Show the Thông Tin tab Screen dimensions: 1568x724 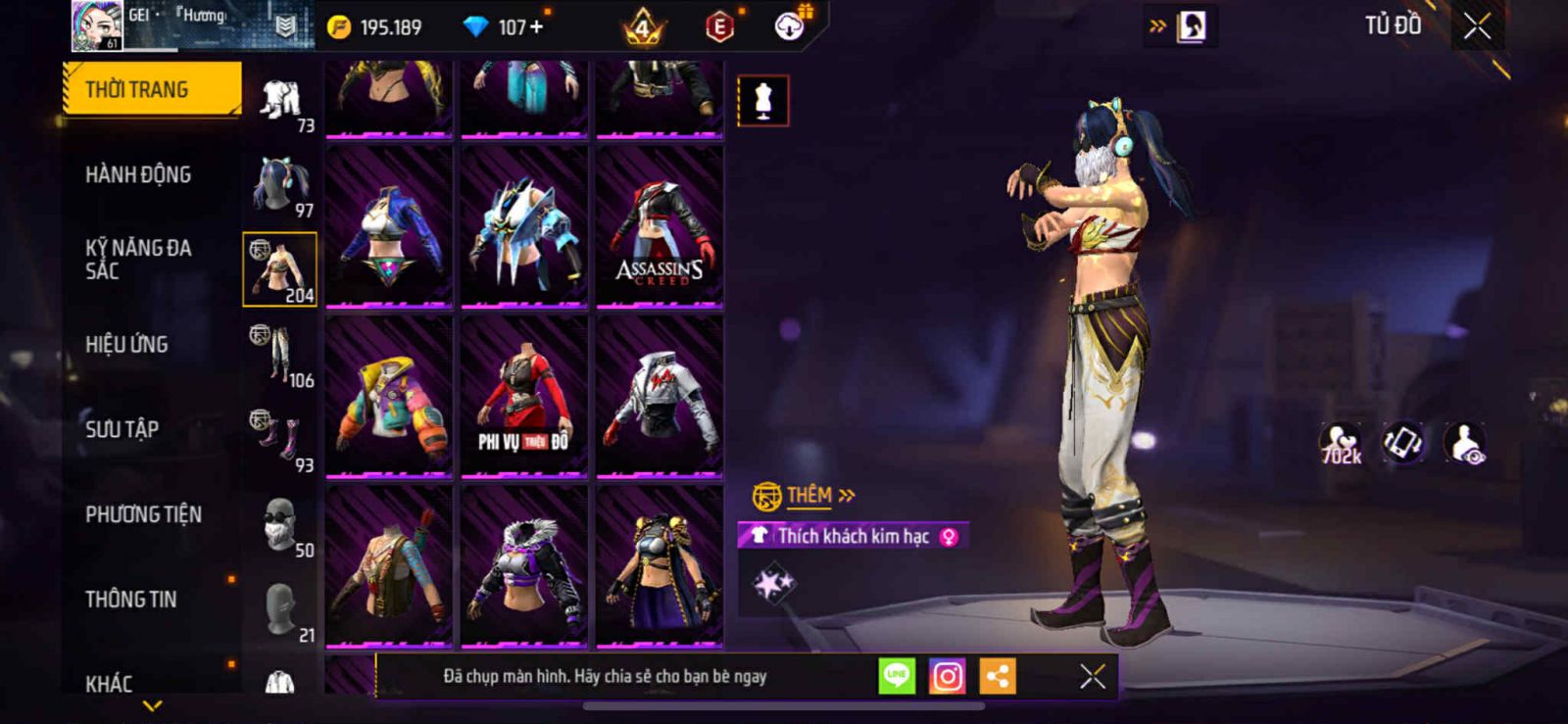pos(130,599)
